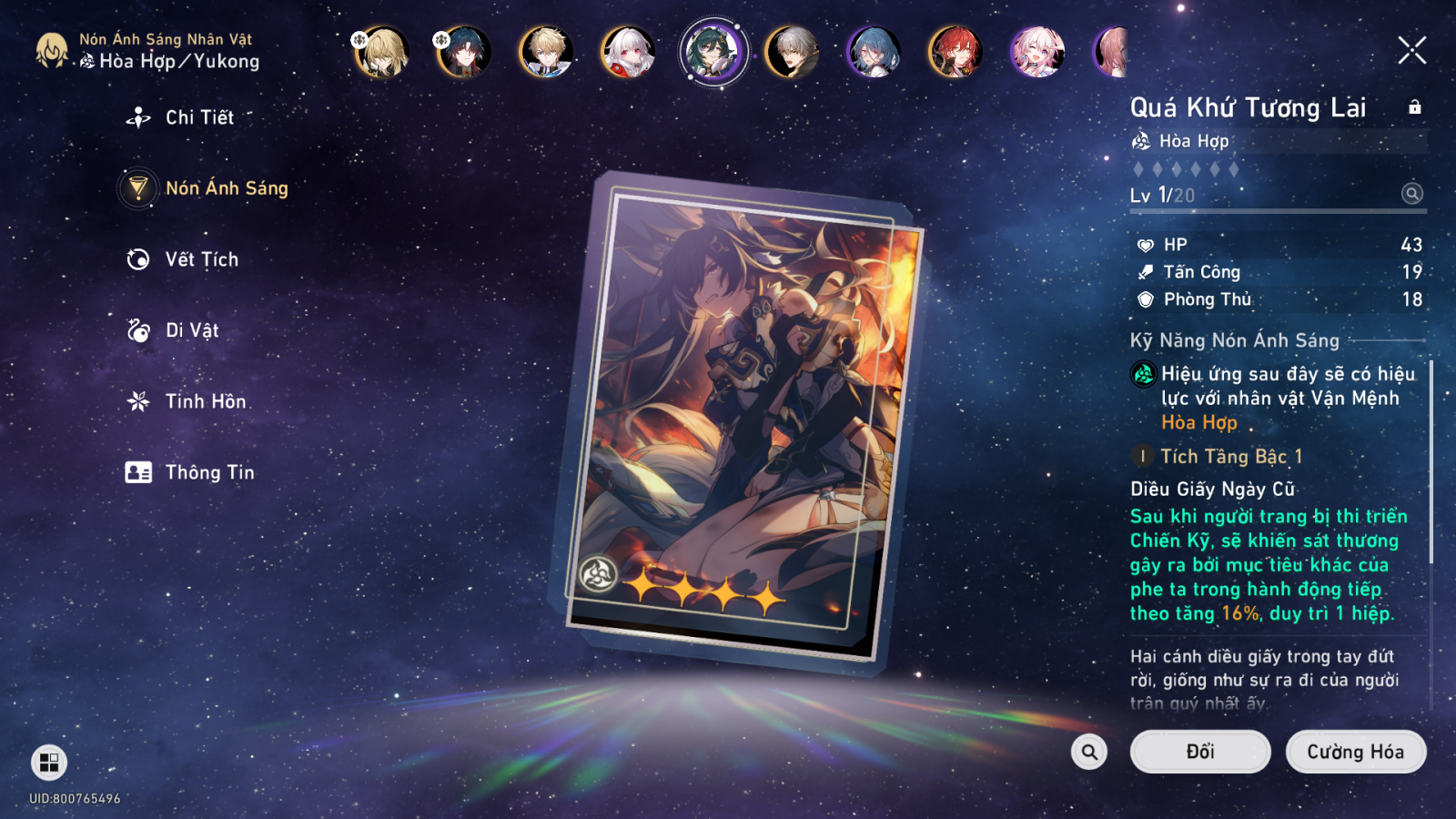Open Cường Hóa enhancement
1456x819 pixels.
[1355, 752]
